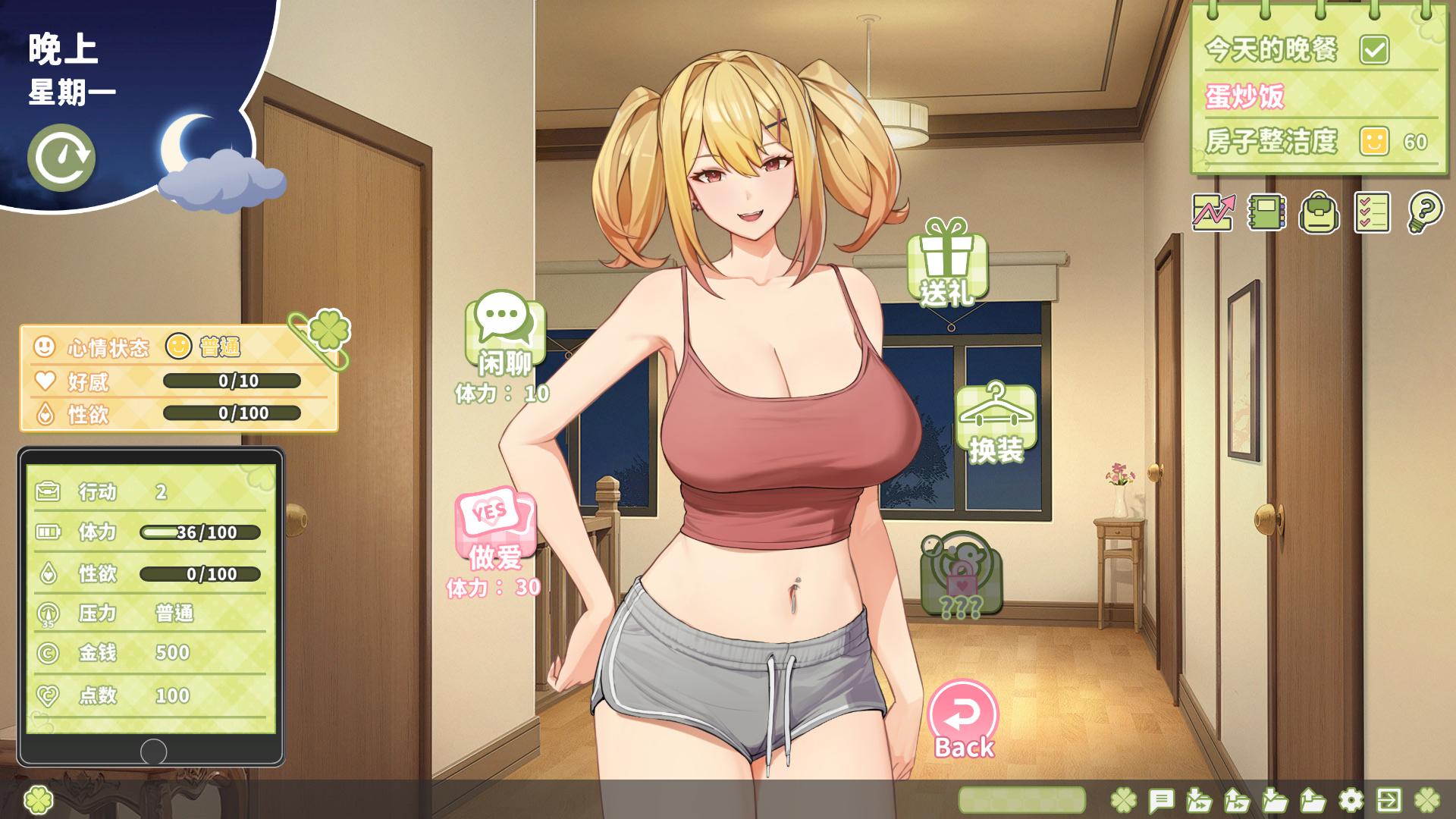This screenshot has height=819, width=1456.
Task: Click the clover icon in bottom-left corner
Action: (x=37, y=800)
